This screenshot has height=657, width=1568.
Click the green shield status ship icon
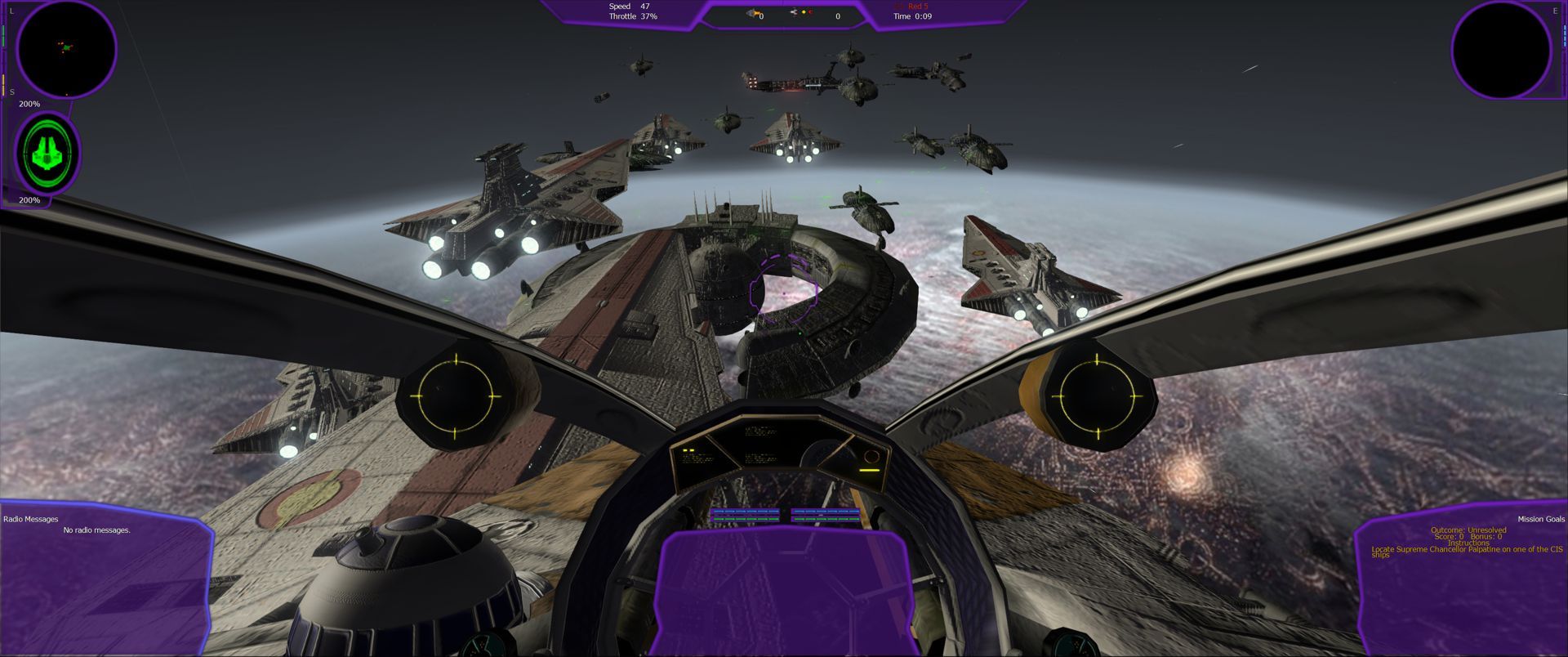click(47, 155)
